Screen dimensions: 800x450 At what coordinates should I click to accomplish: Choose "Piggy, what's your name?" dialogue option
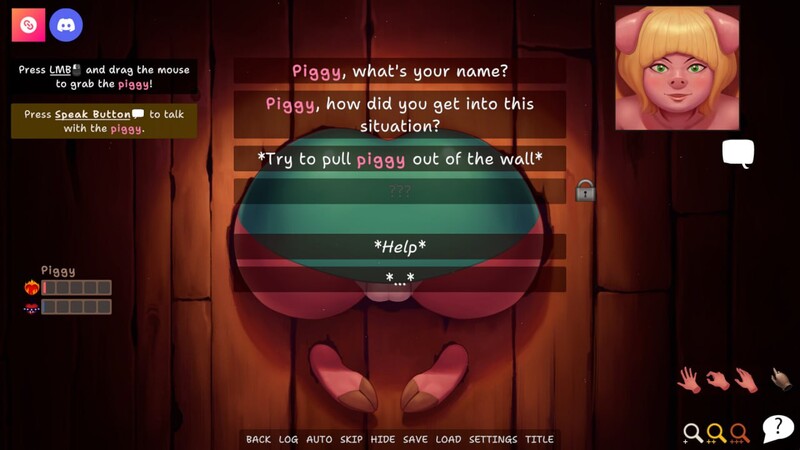coord(400,71)
